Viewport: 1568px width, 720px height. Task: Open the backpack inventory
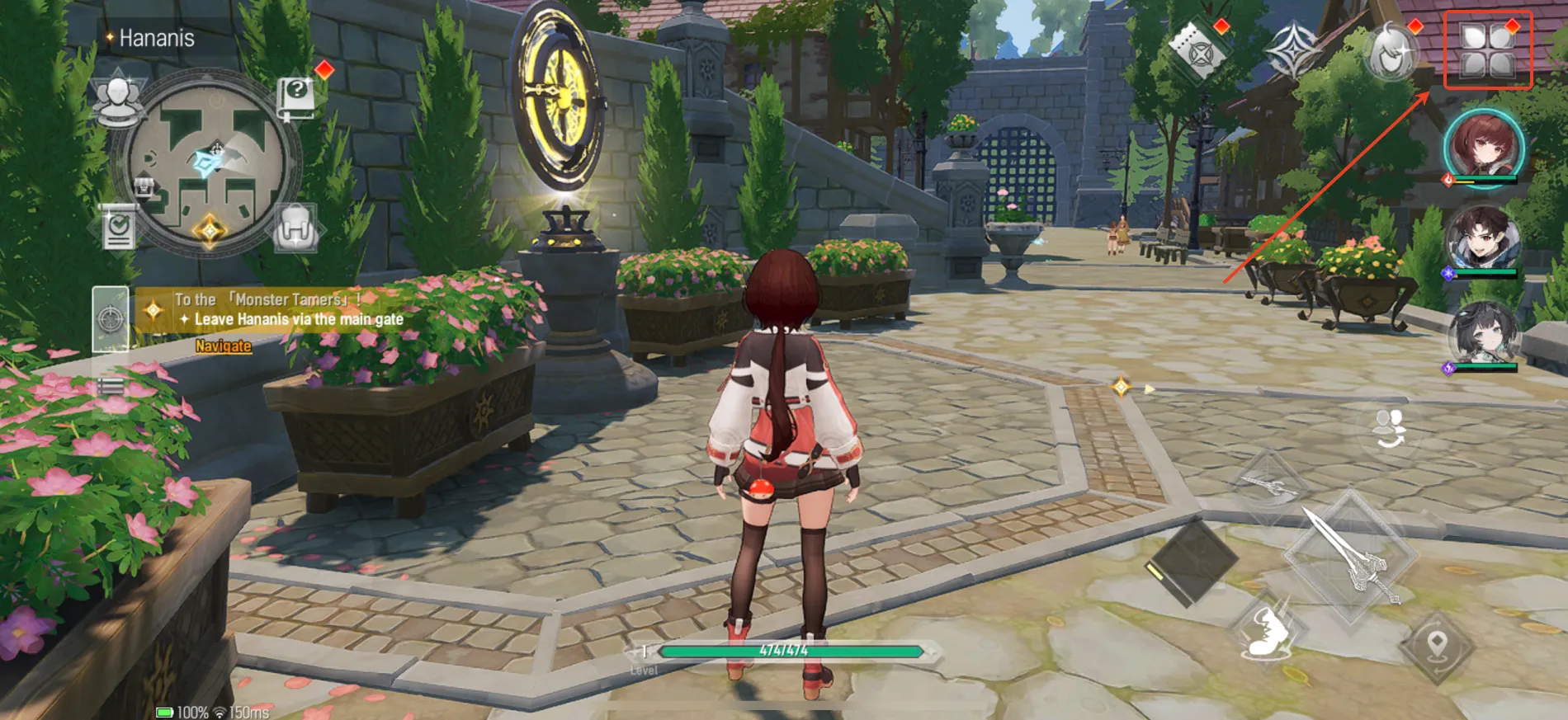(x=295, y=228)
